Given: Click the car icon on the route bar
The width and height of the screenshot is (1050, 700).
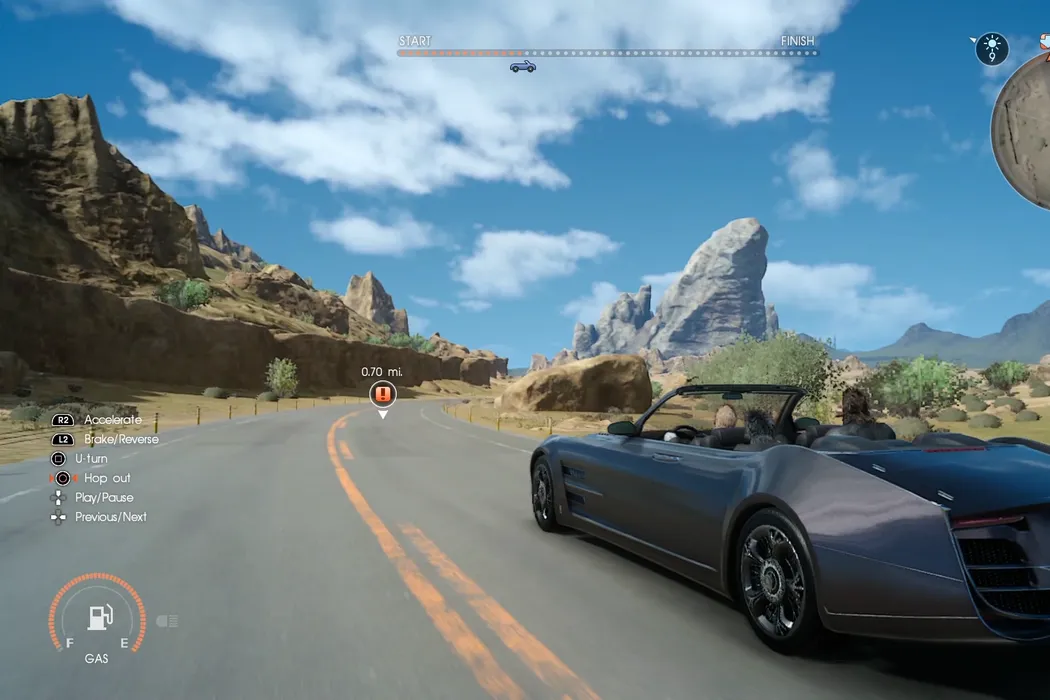Looking at the screenshot, I should [x=522, y=66].
